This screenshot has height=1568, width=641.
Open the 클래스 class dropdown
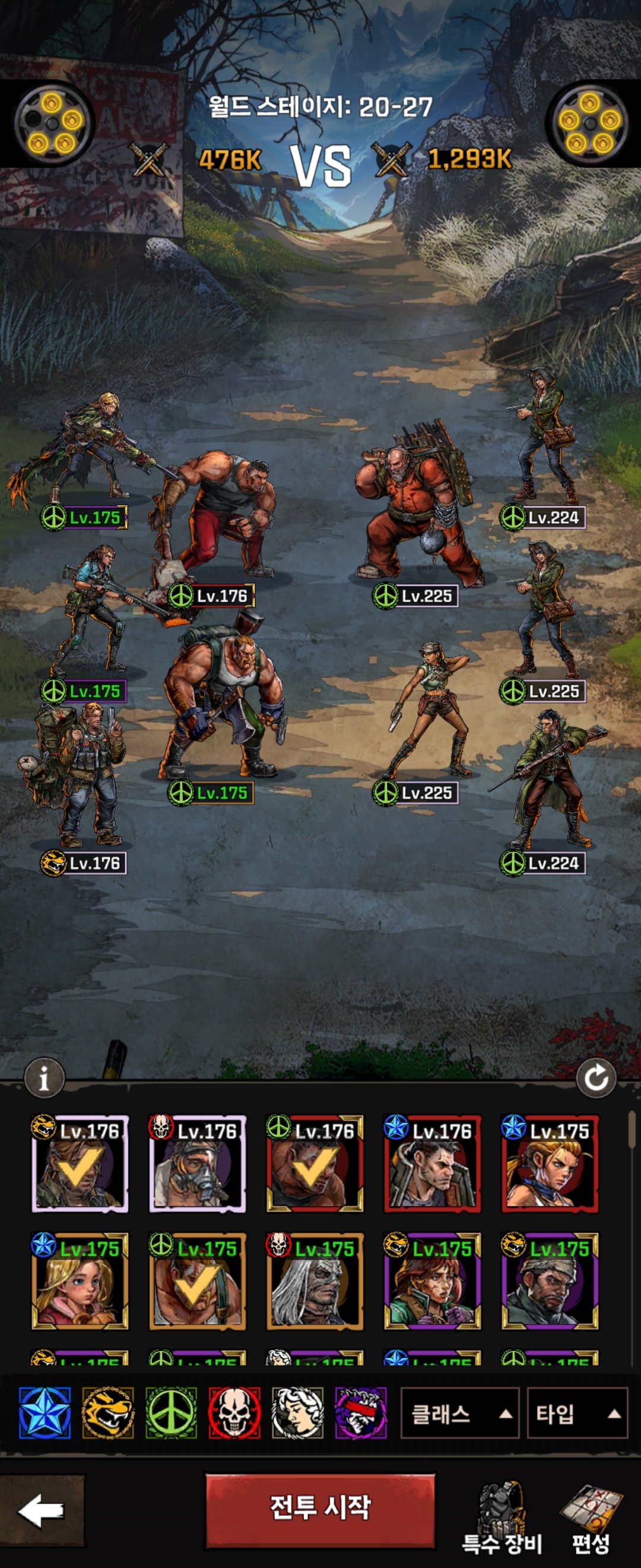(459, 1414)
